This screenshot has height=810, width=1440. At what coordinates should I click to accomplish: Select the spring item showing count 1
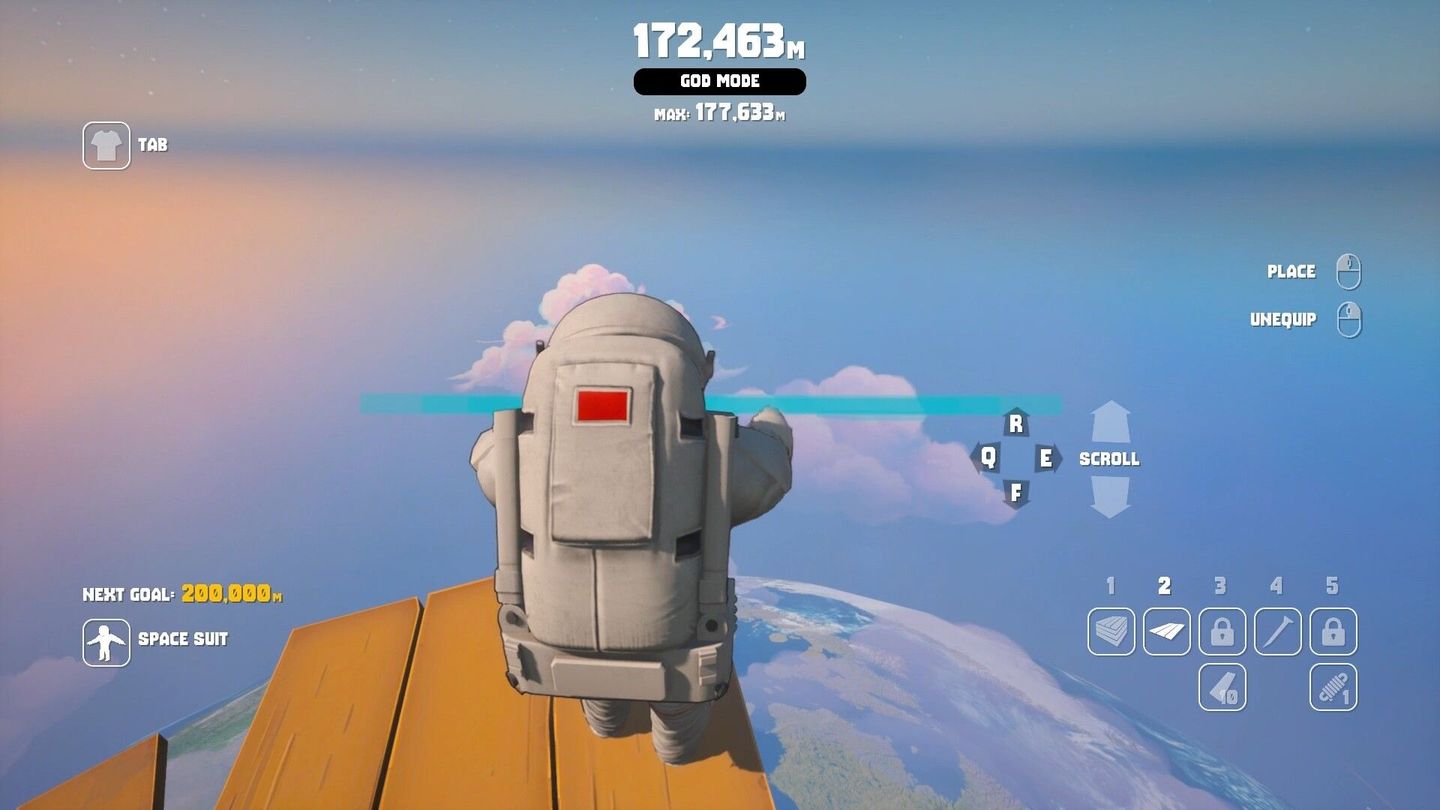(x=1332, y=688)
